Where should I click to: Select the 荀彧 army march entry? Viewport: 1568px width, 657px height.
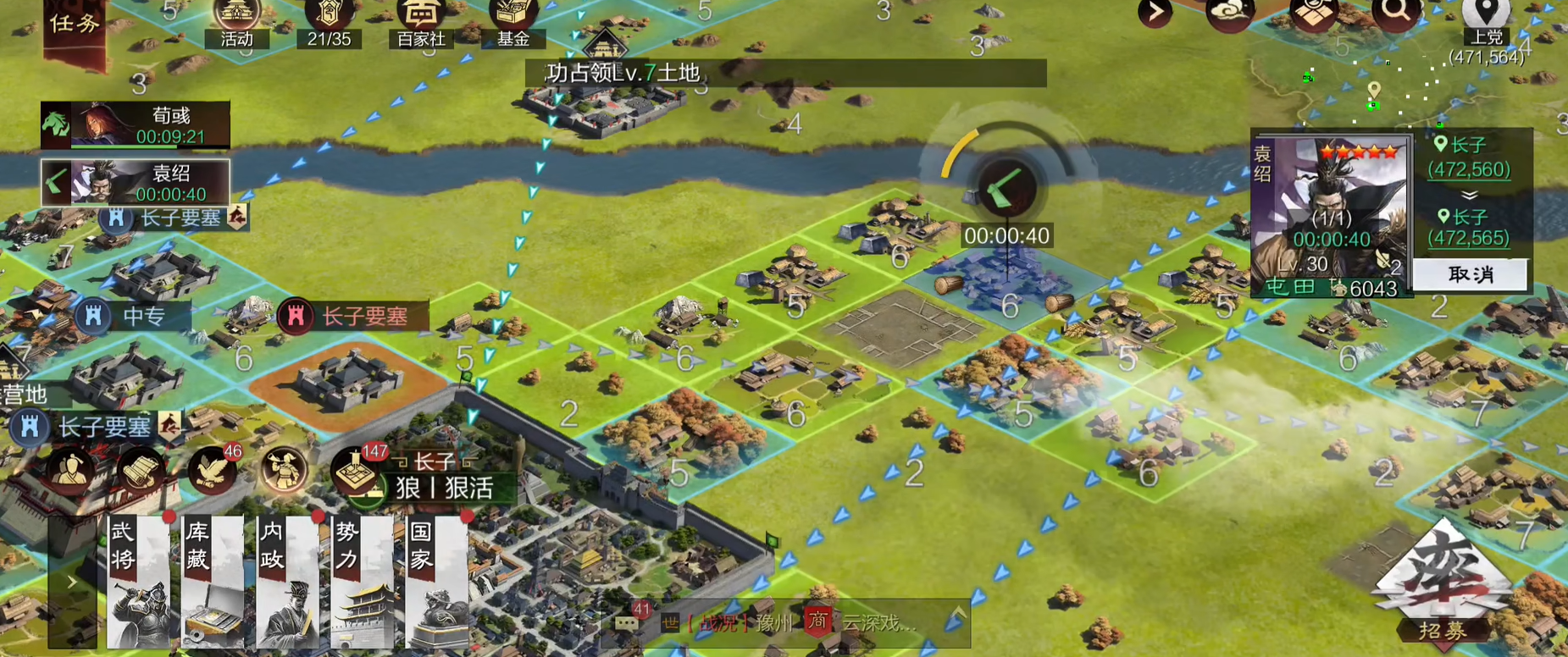136,124
